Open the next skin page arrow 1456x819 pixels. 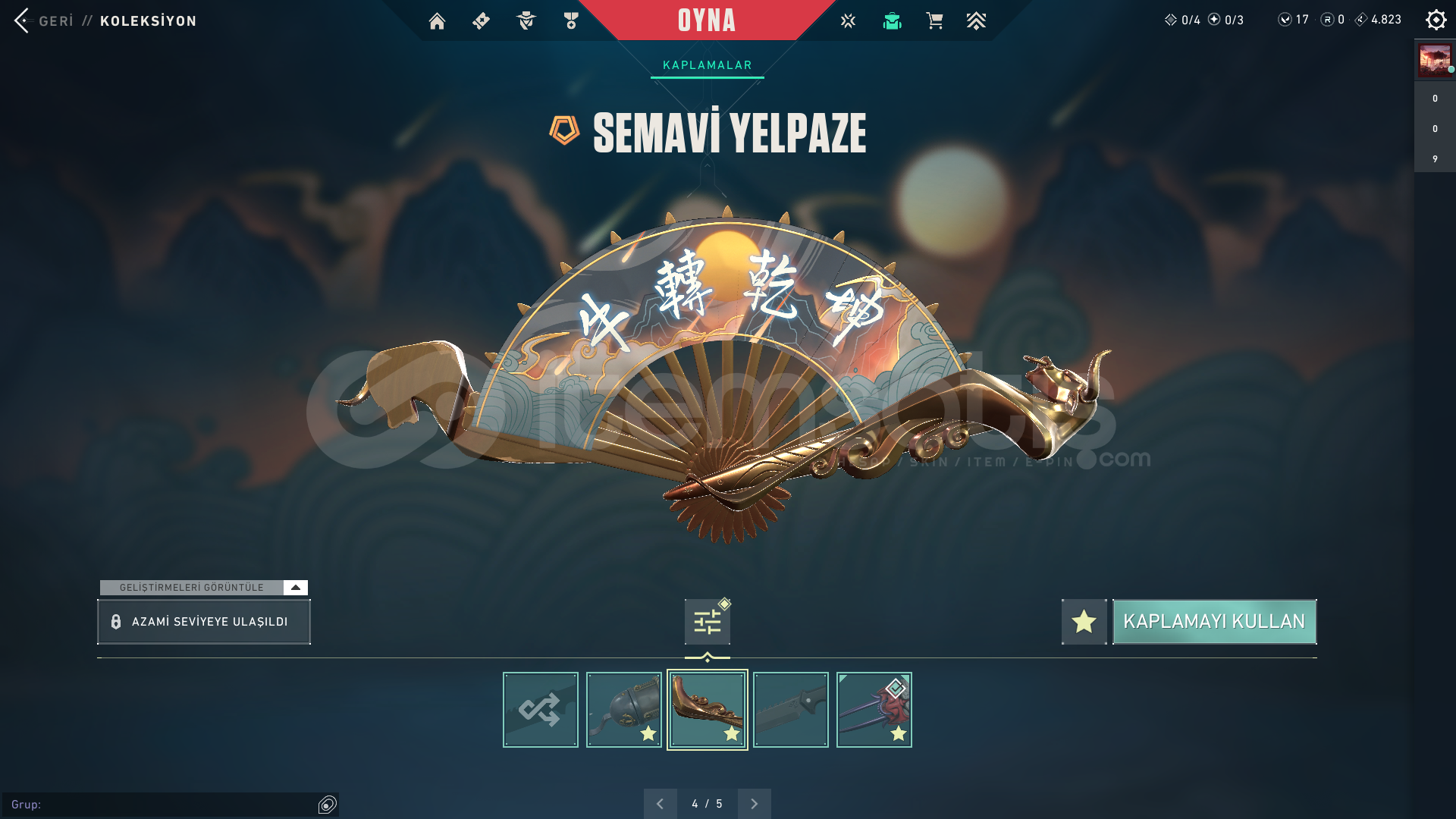[753, 802]
